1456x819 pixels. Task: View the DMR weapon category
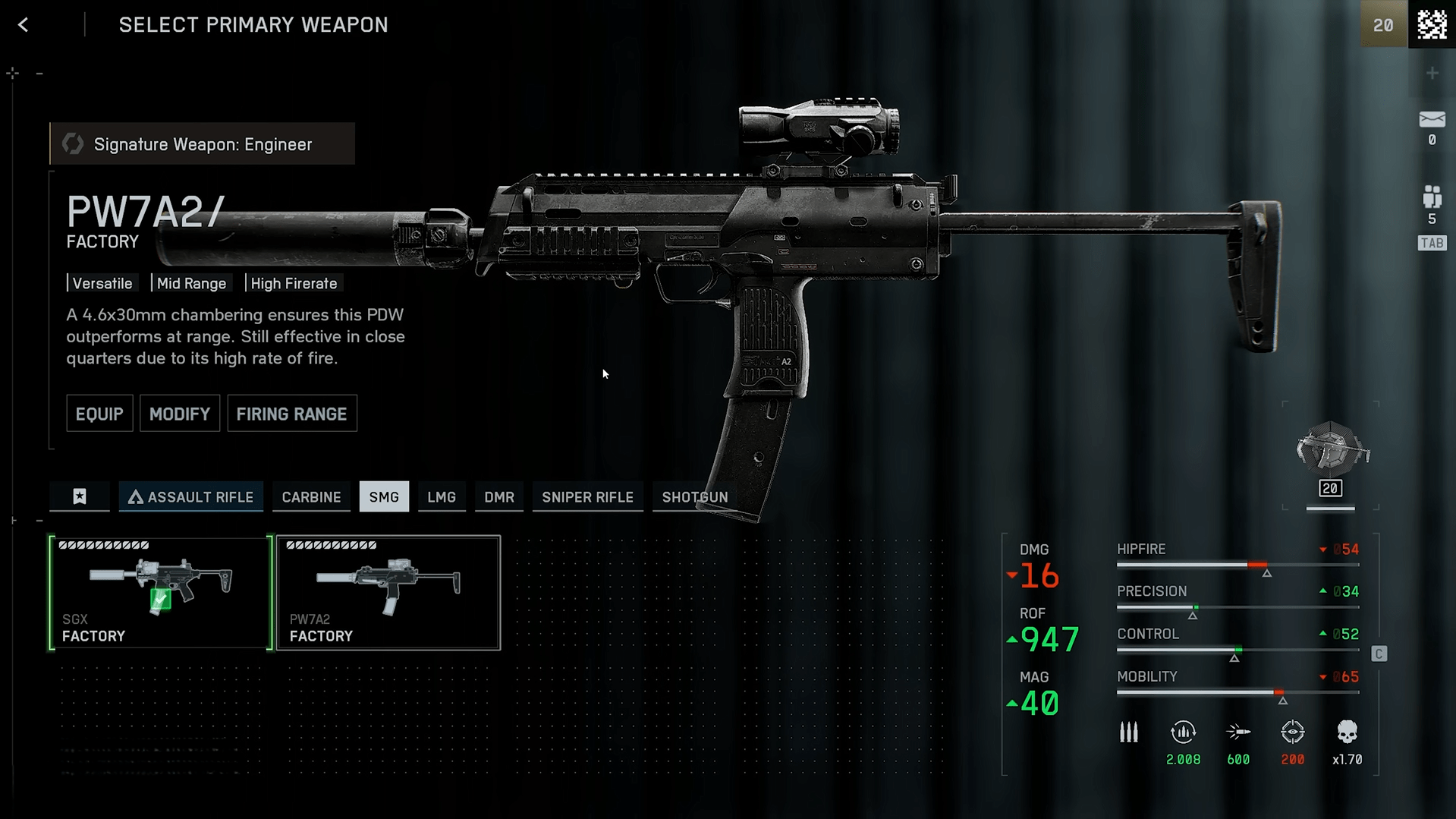(499, 497)
